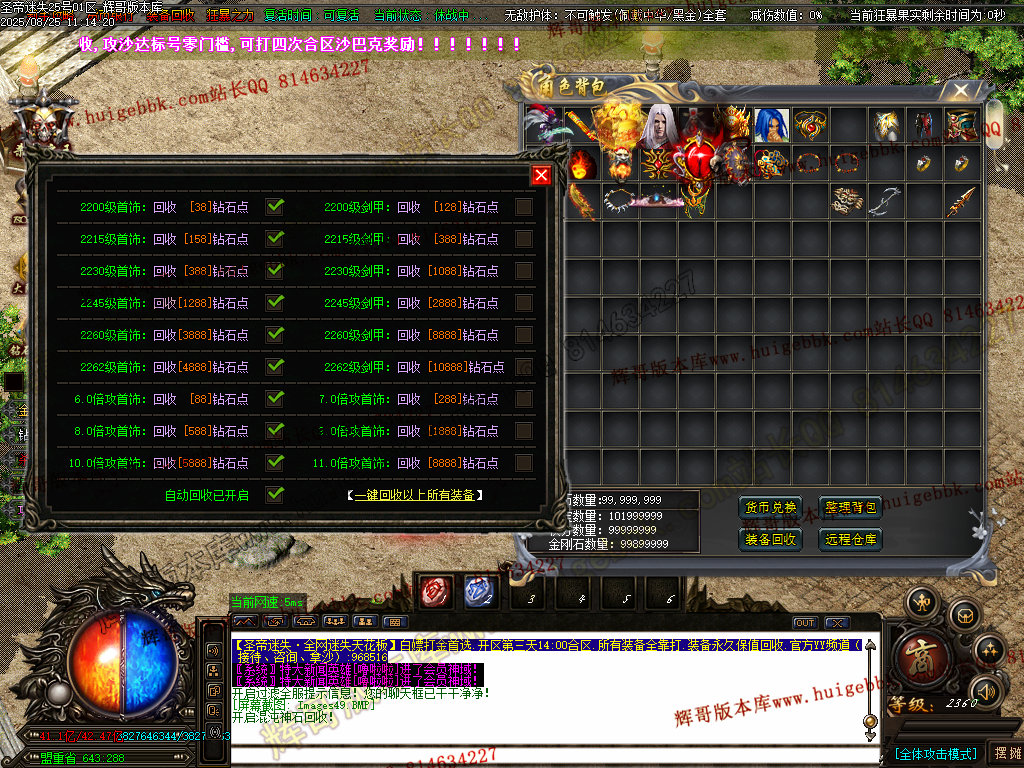The image size is (1024, 768).
Task: Switch the 全体攻击模式 attack mode
Action: pos(935,753)
